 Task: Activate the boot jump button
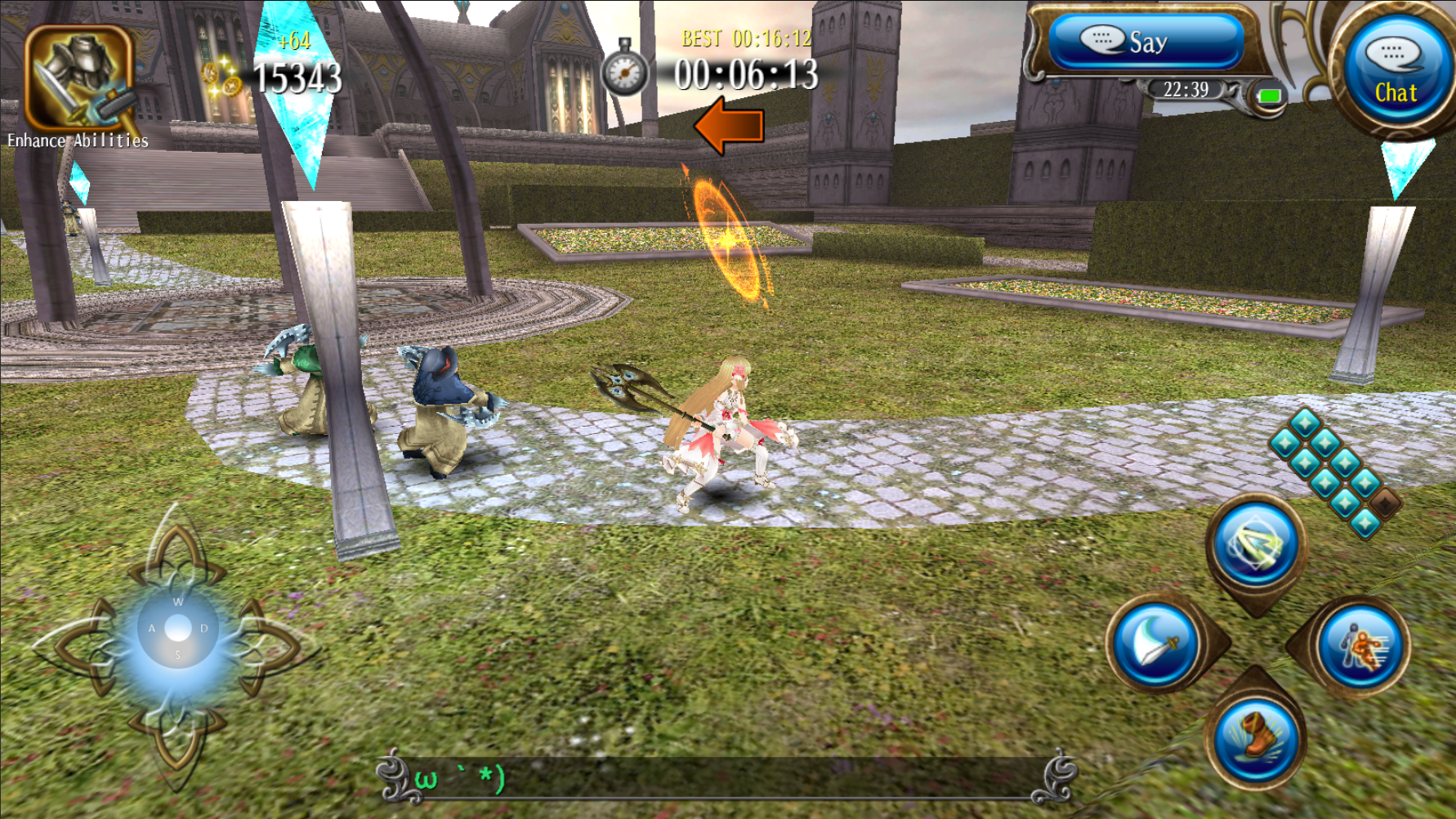pos(1254,738)
